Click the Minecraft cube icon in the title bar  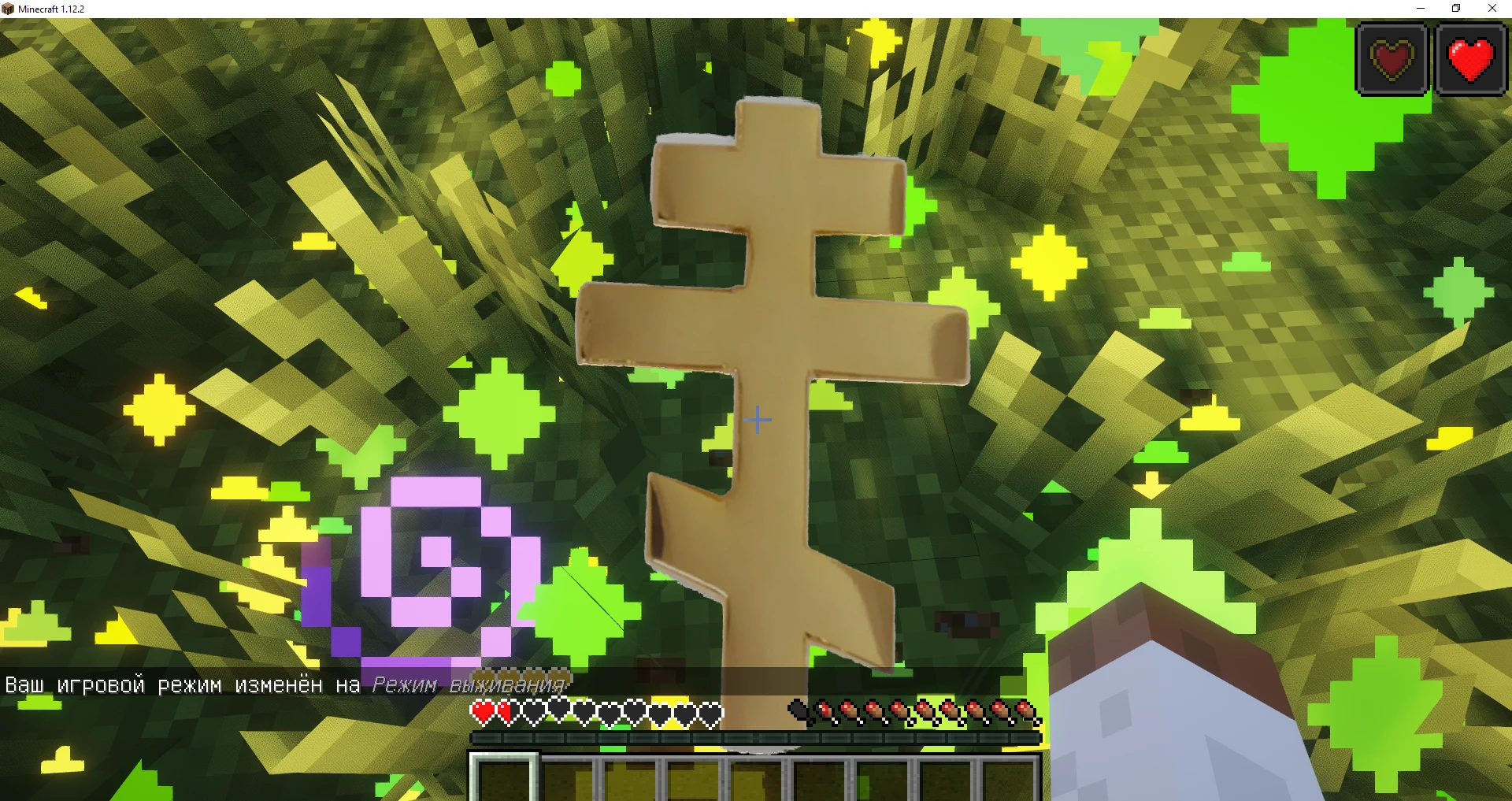(7, 8)
